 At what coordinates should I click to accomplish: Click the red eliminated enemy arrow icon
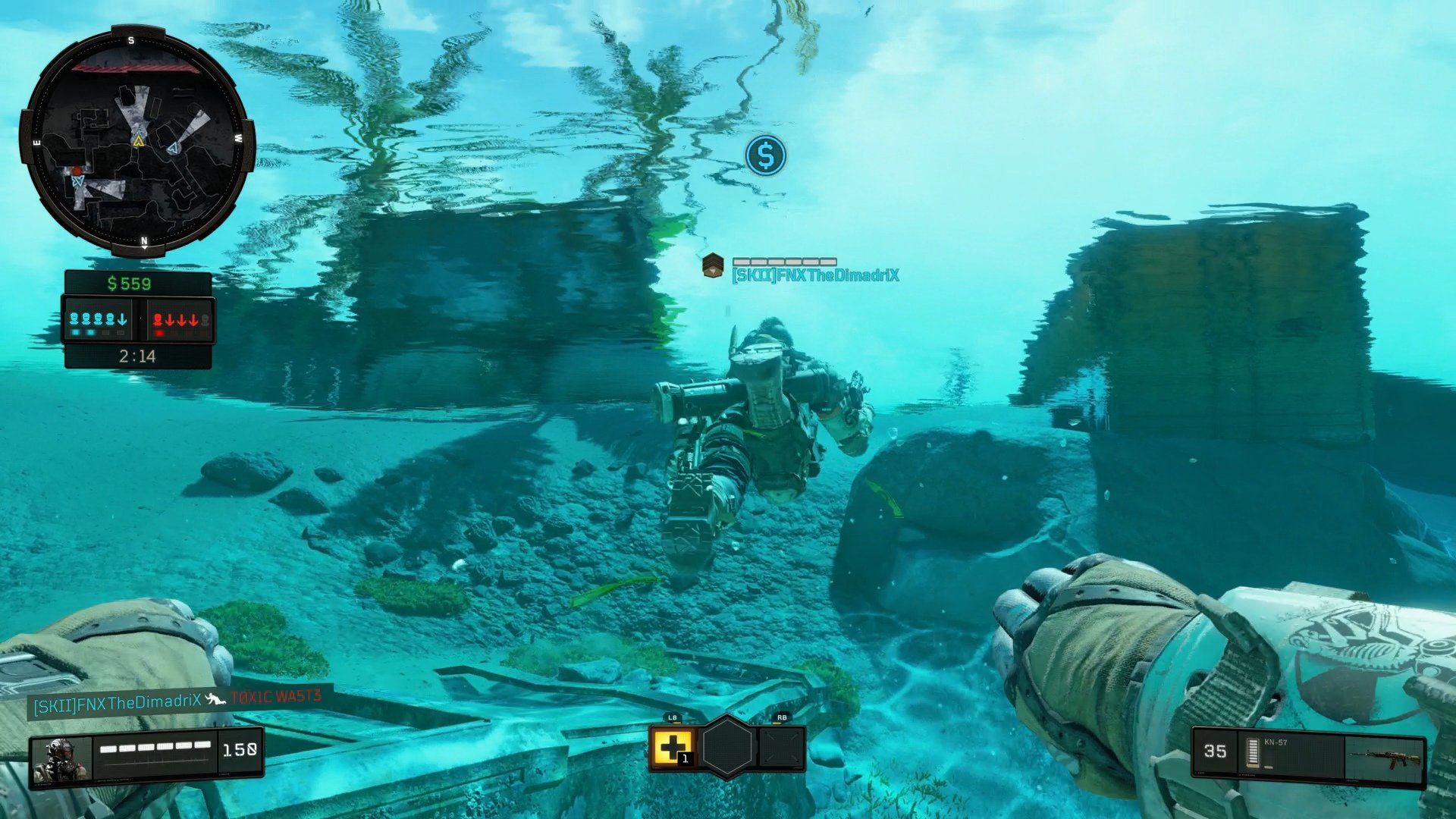(x=170, y=319)
